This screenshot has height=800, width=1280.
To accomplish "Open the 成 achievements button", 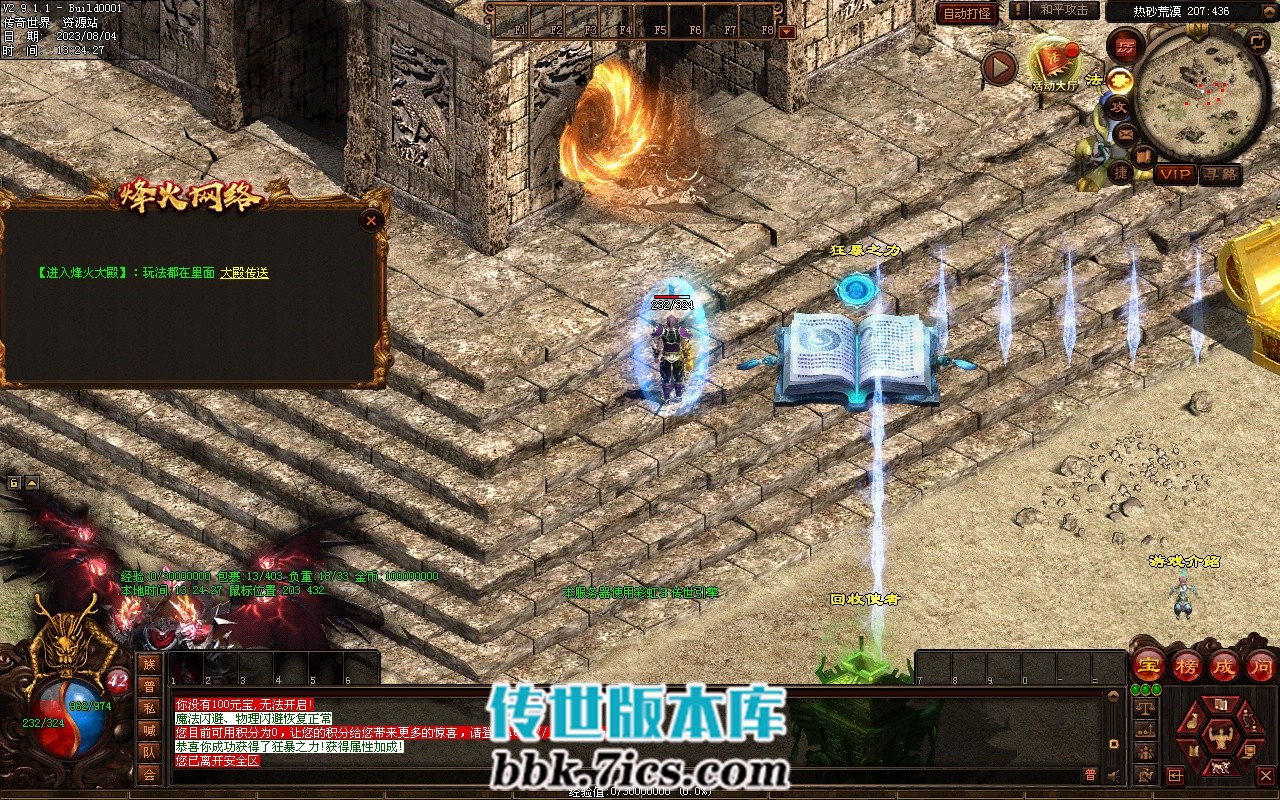I will coord(1224,665).
